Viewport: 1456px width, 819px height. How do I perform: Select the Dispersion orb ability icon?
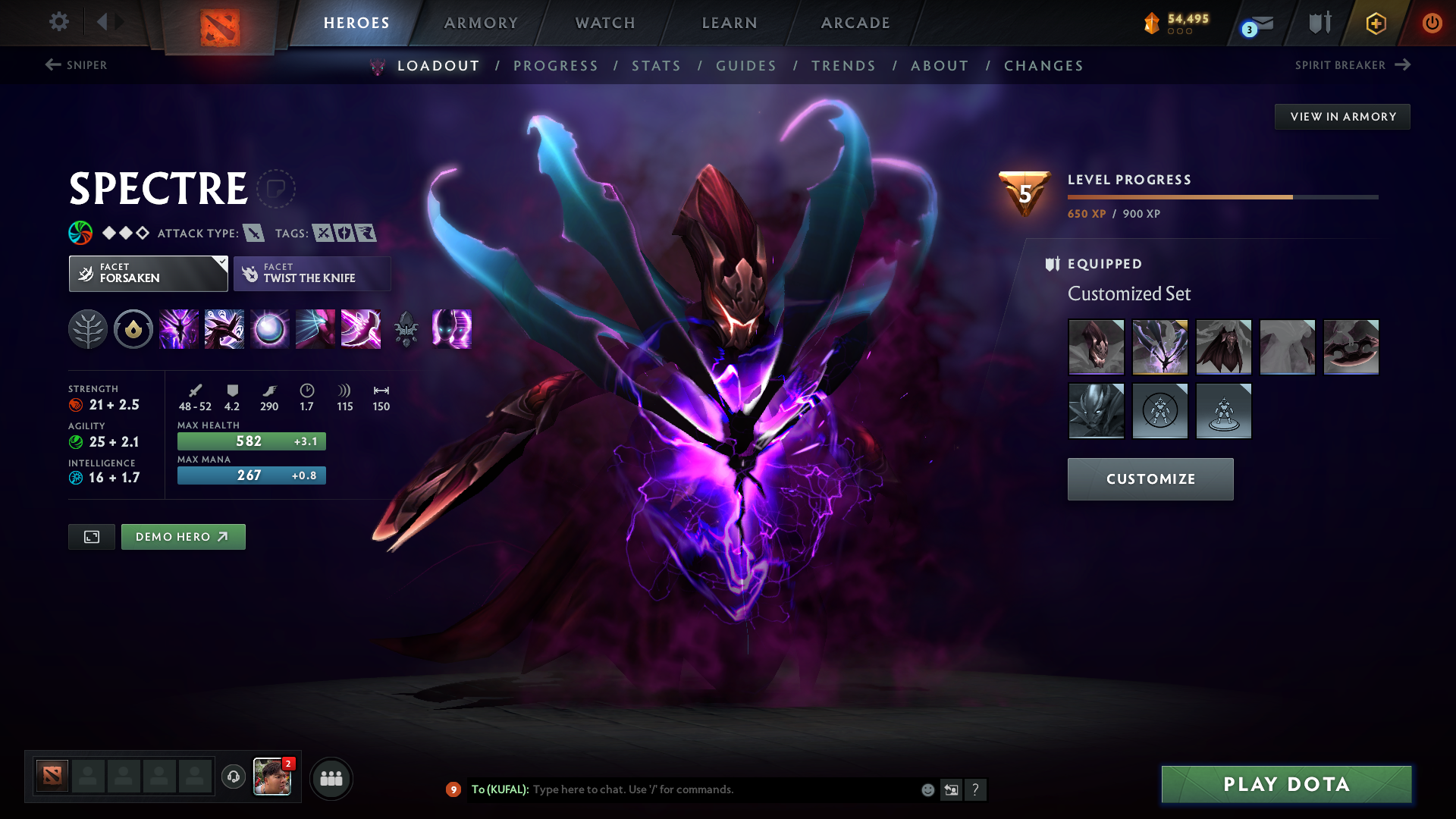click(x=270, y=329)
